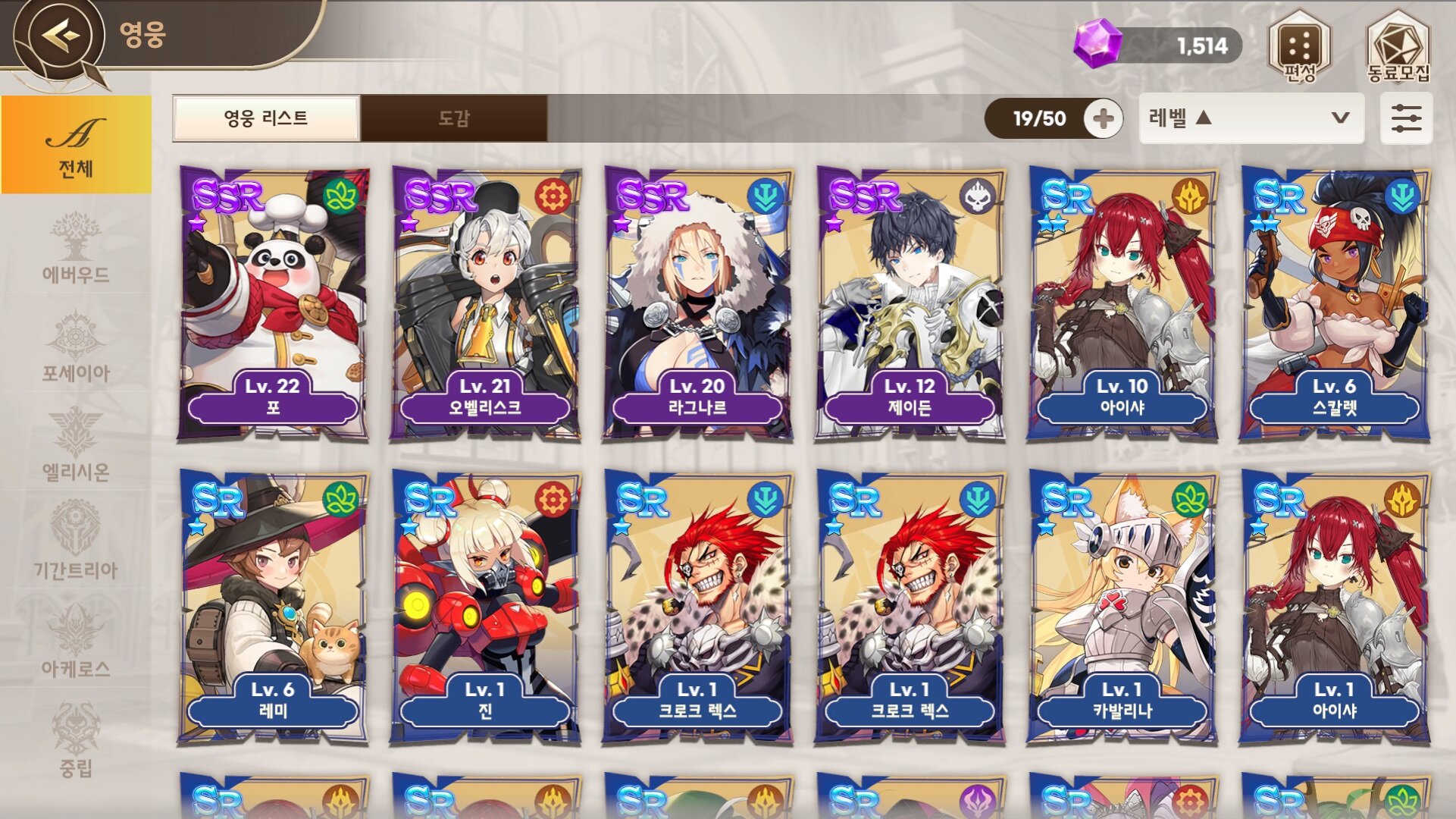Open the 도감 tab
Viewport: 1456px width, 819px height.
tap(454, 118)
